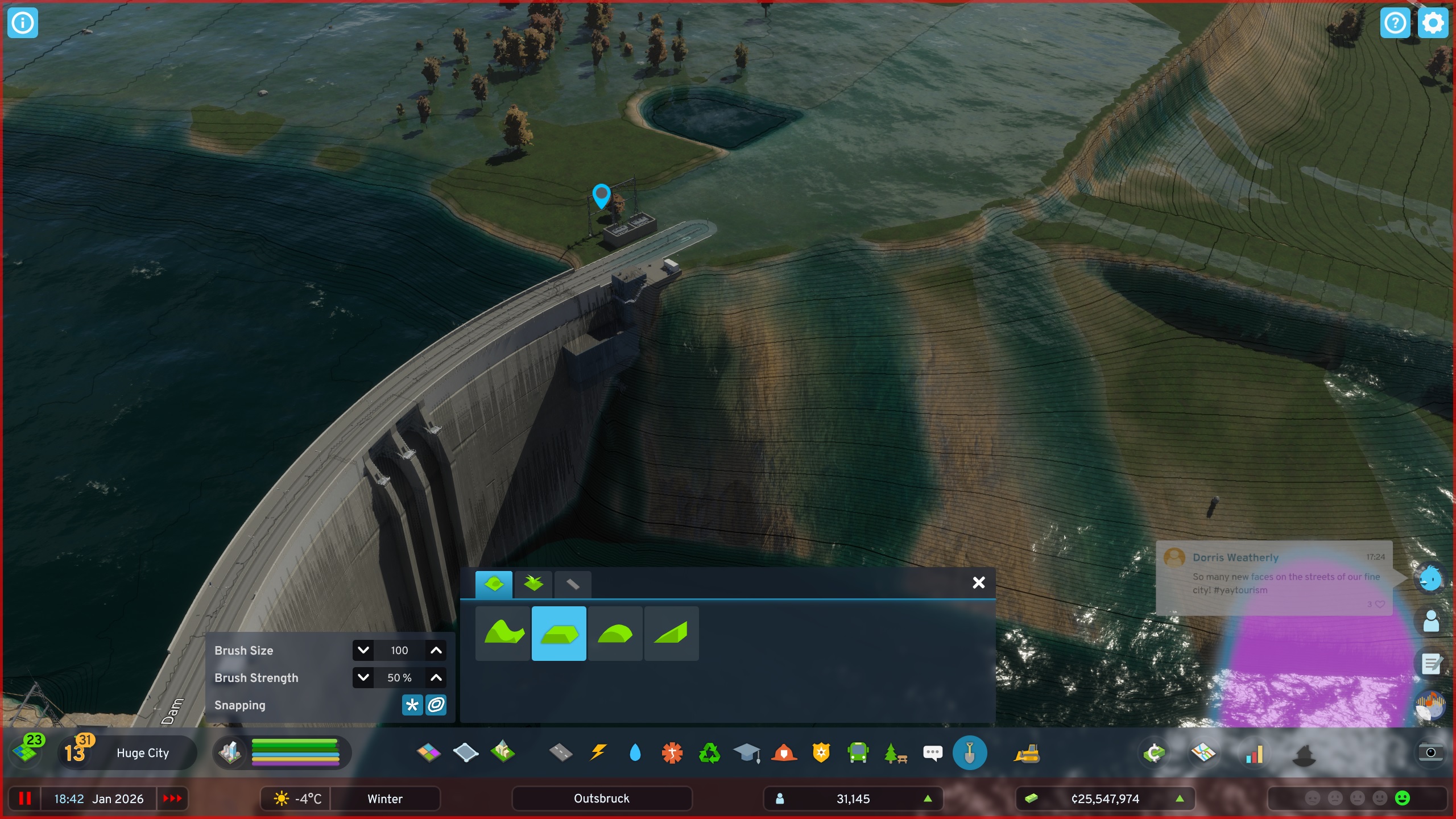This screenshot has width=1456, height=819.
Task: Select the Roads tool in the toolbar
Action: click(561, 754)
